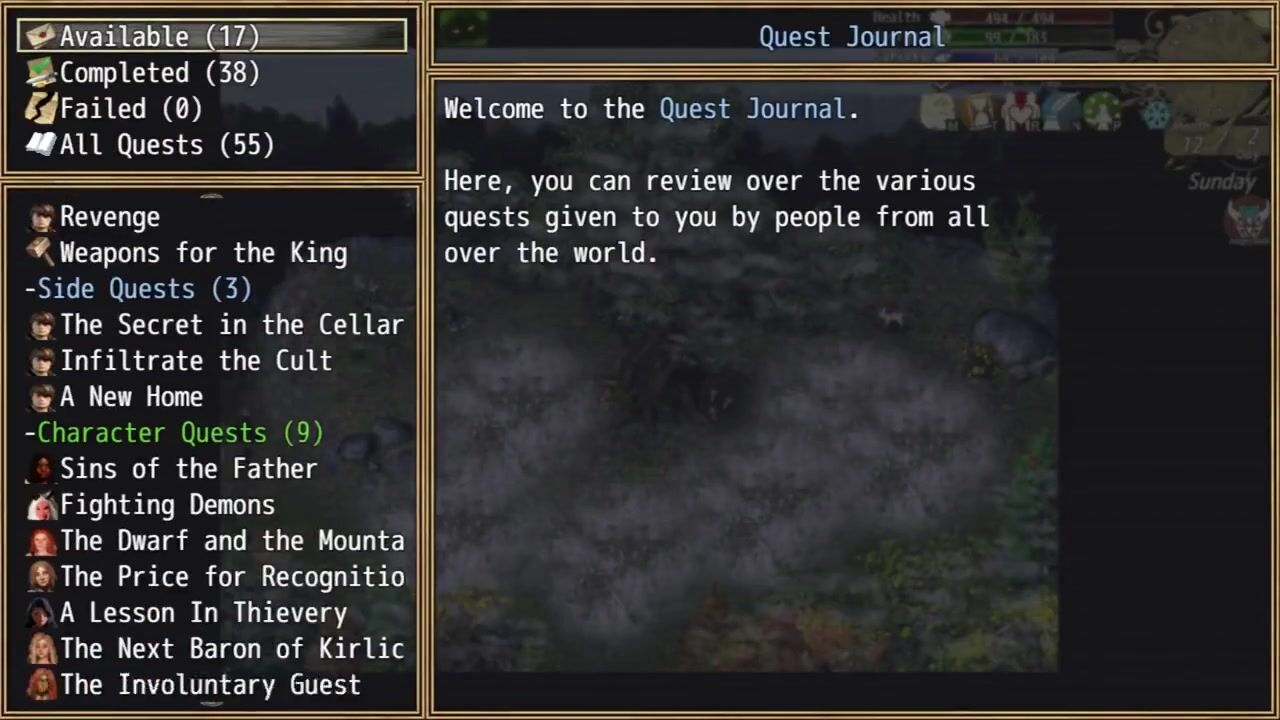
Task: Select the Revenge quest
Action: (110, 217)
